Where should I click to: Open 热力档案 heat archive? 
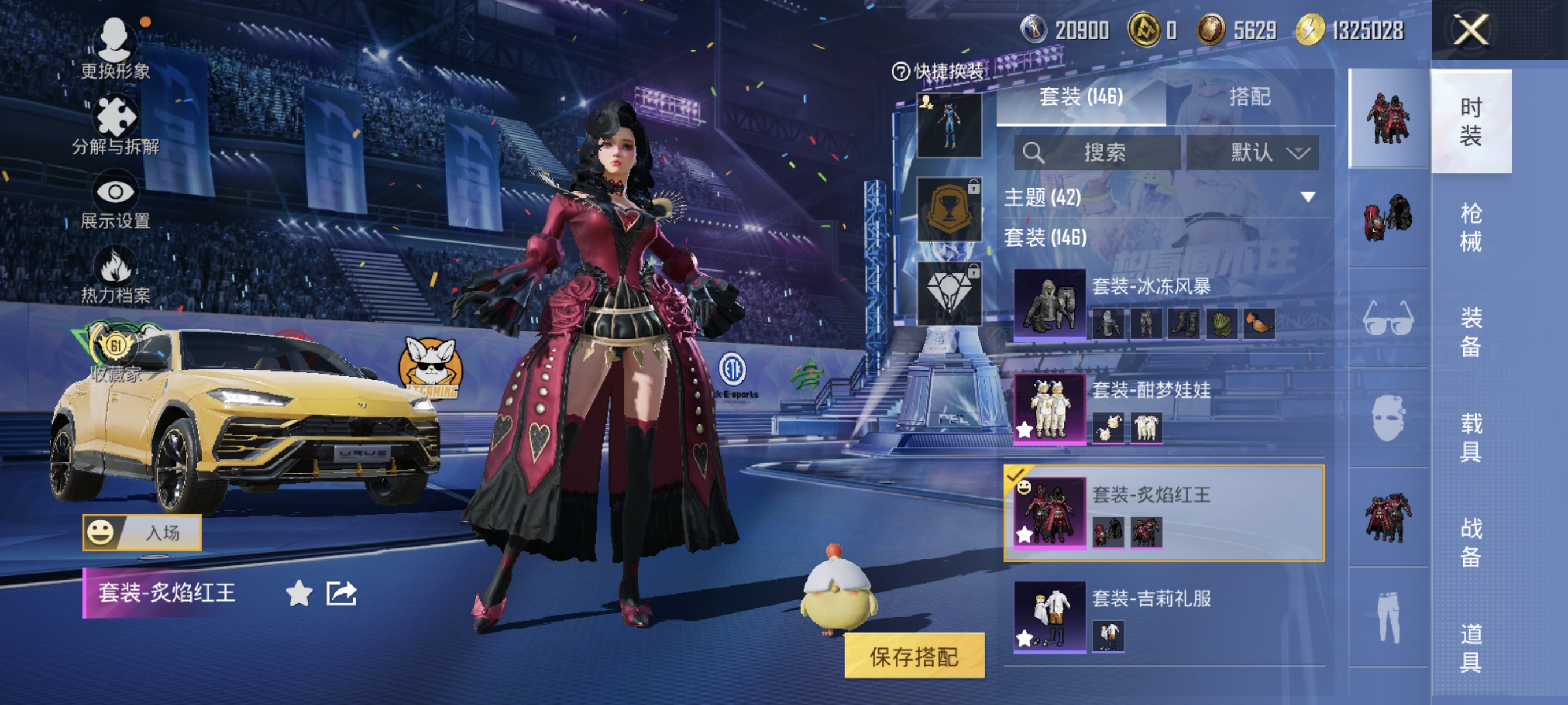[x=115, y=277]
